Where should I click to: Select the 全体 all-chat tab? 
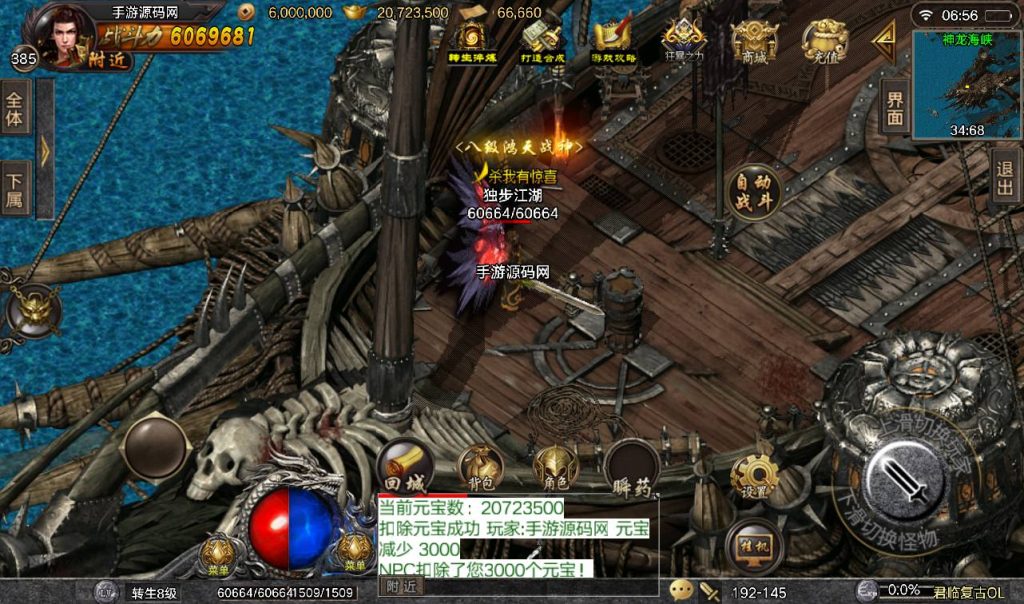[15, 109]
